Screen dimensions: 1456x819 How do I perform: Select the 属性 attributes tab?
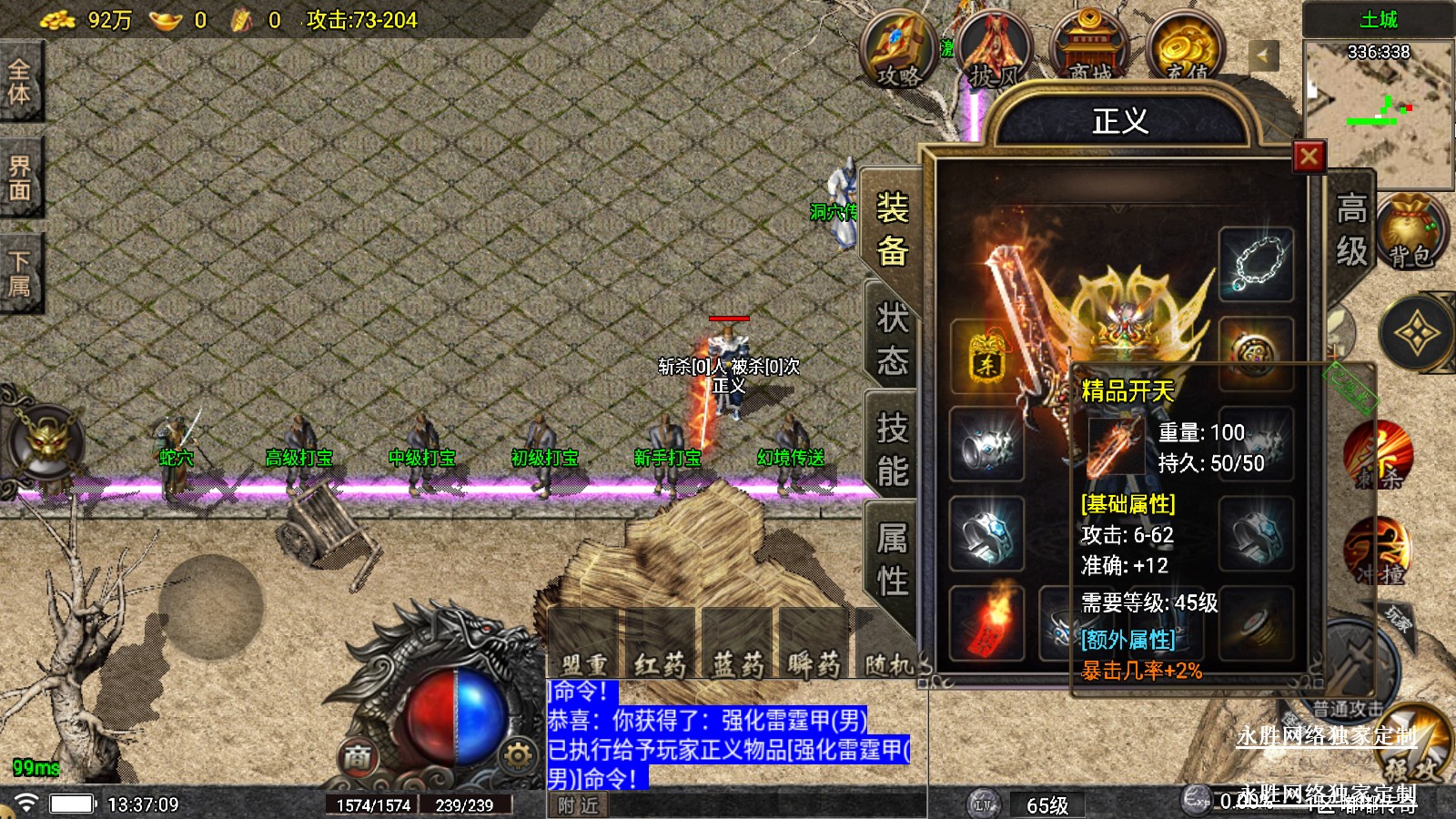(892, 559)
